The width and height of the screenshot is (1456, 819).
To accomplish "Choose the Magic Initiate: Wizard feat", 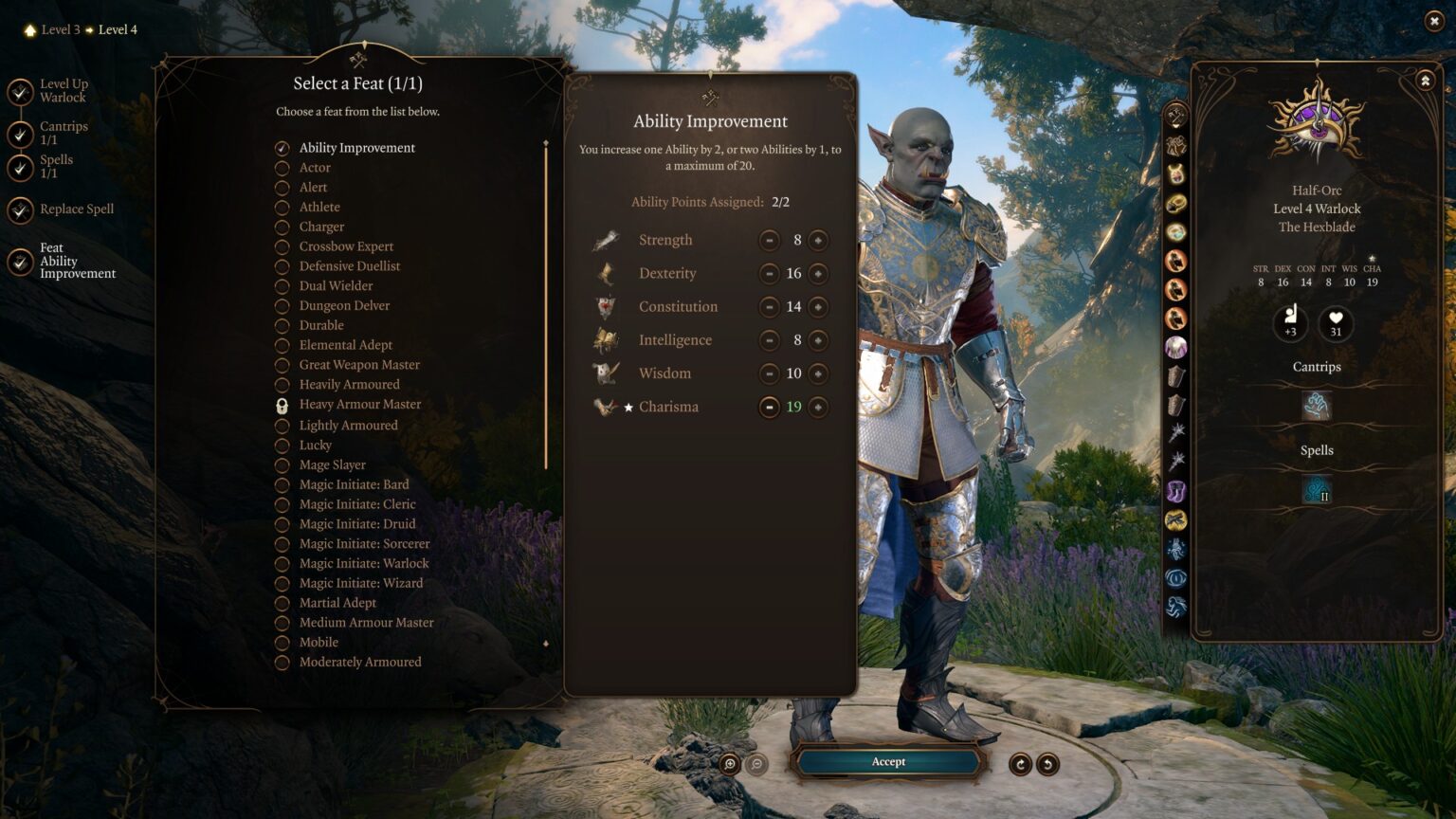I will 282,583.
